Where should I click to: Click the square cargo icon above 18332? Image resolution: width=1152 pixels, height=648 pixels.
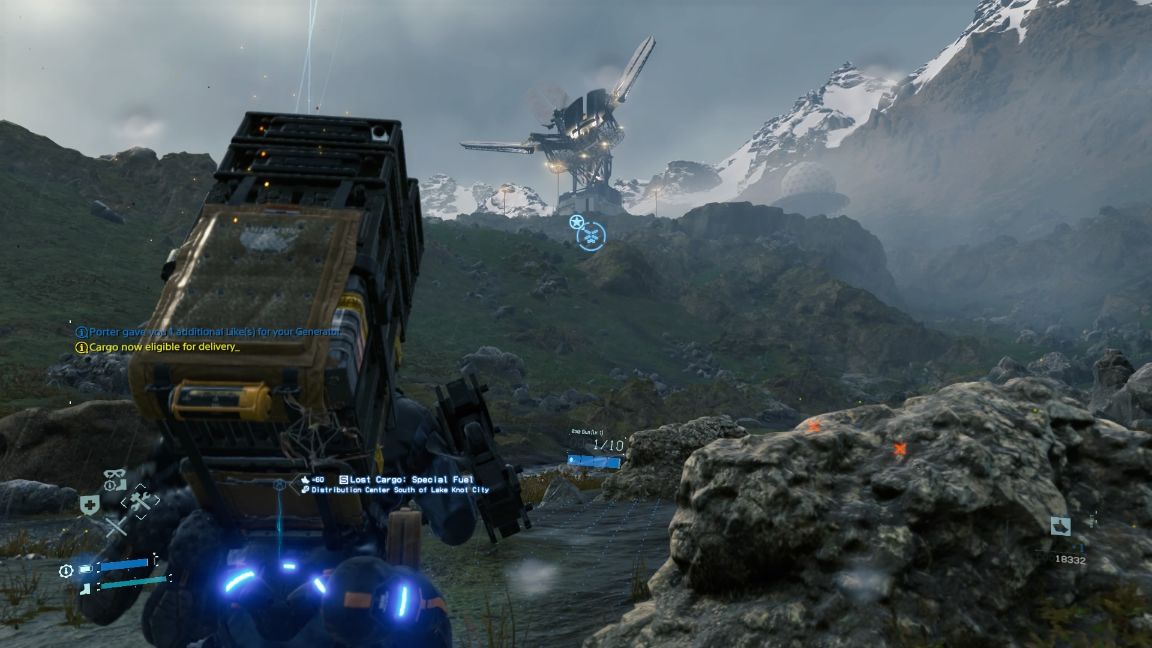[x=1061, y=526]
